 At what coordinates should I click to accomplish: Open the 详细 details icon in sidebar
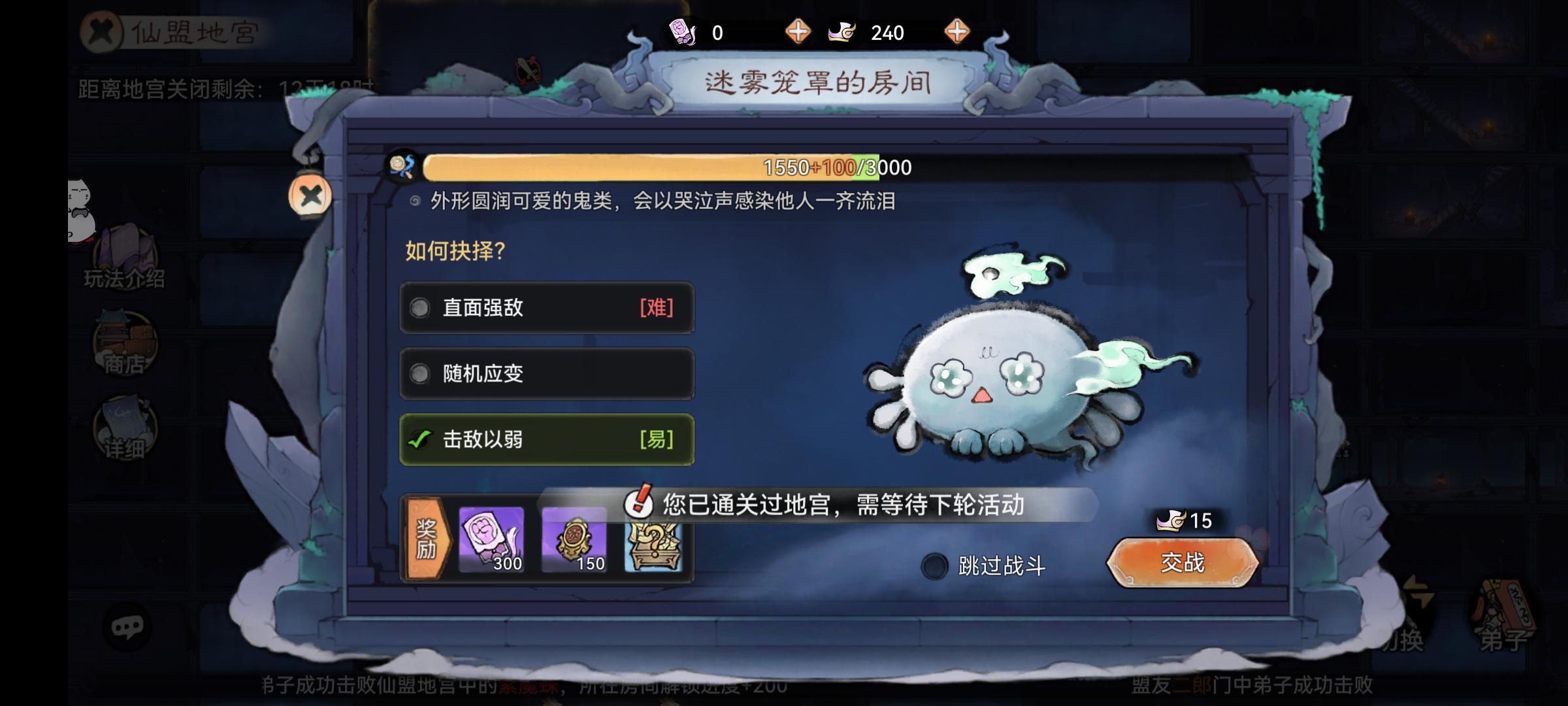pyautogui.click(x=123, y=425)
